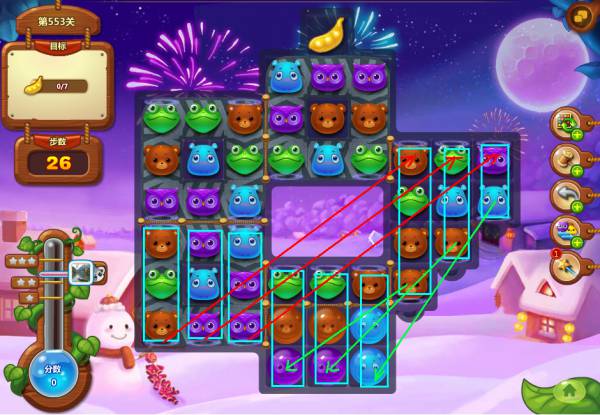The width and height of the screenshot is (600, 415).
Task: Open the gold coin shop button
Action: 579,16
